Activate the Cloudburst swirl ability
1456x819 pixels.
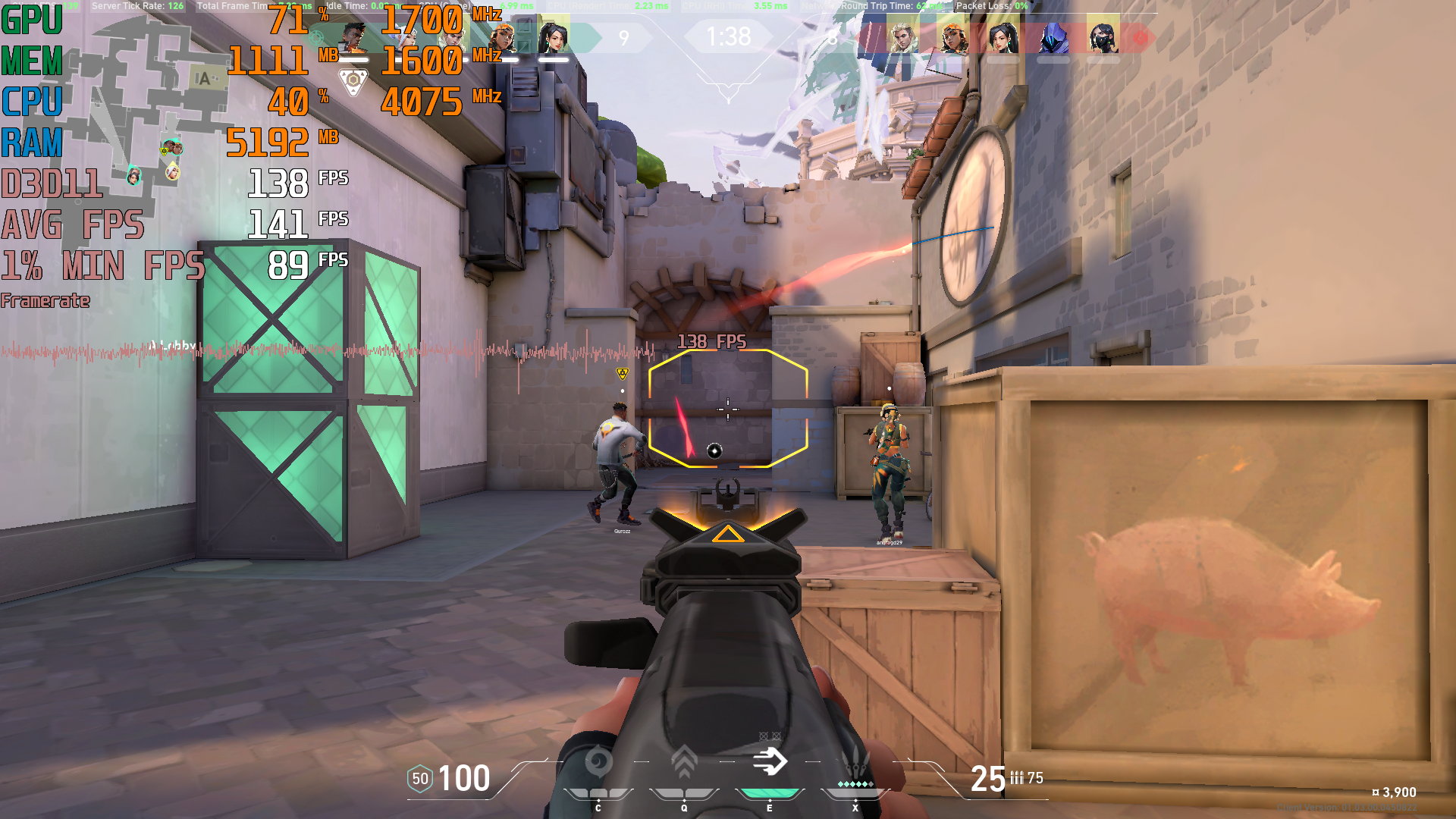click(598, 761)
